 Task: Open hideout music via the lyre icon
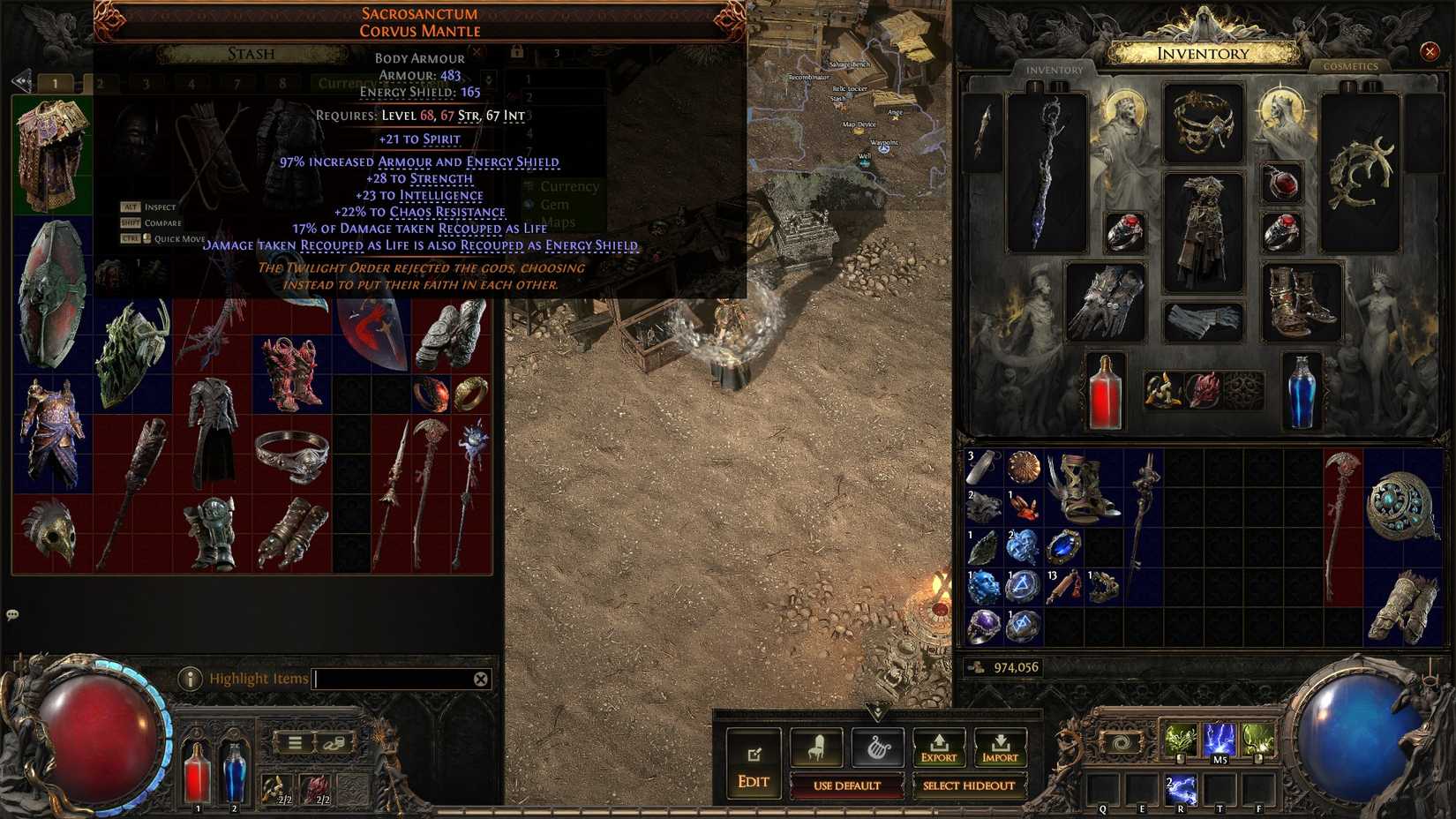[878, 748]
